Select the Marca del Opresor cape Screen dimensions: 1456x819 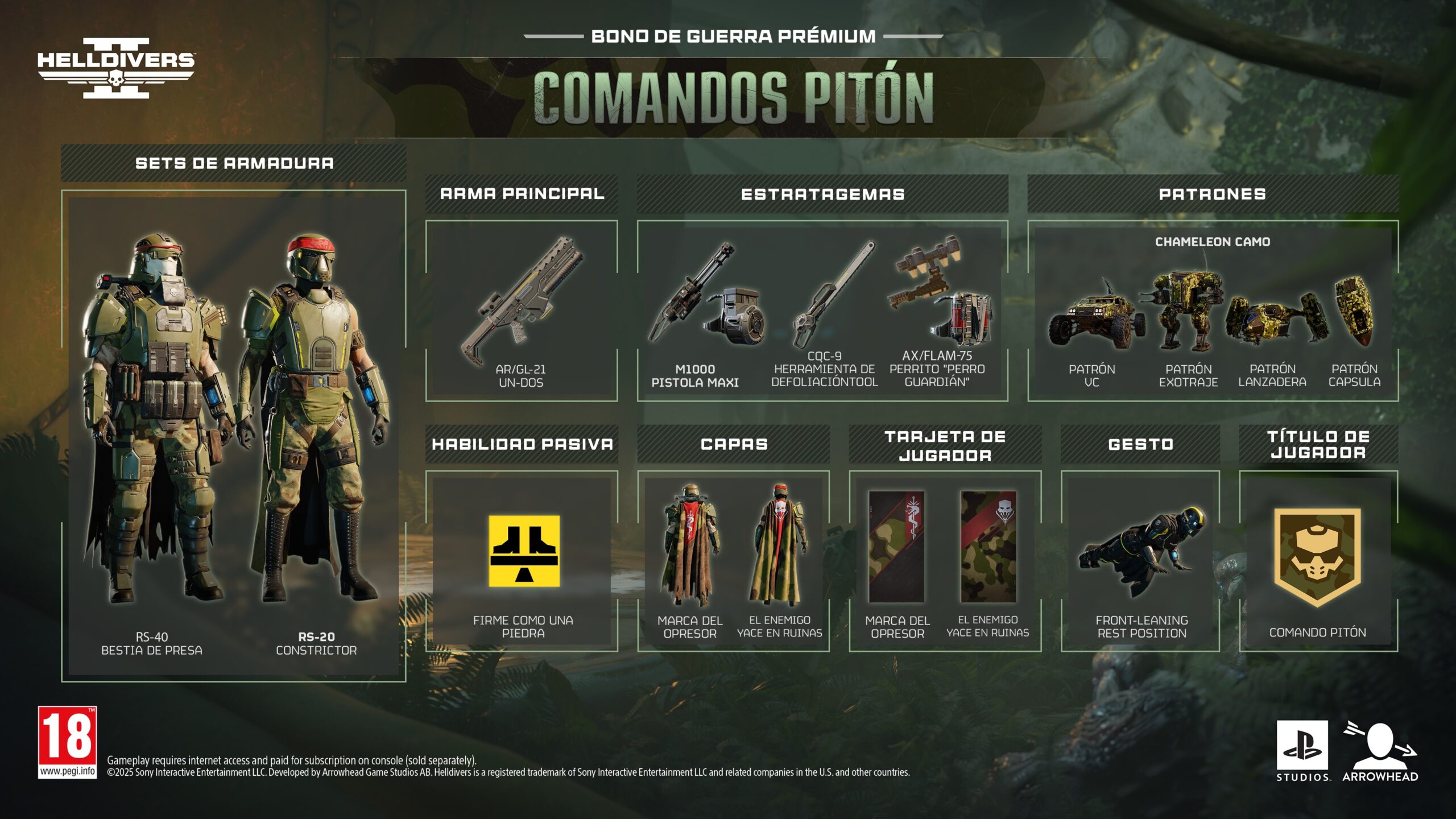(690, 545)
